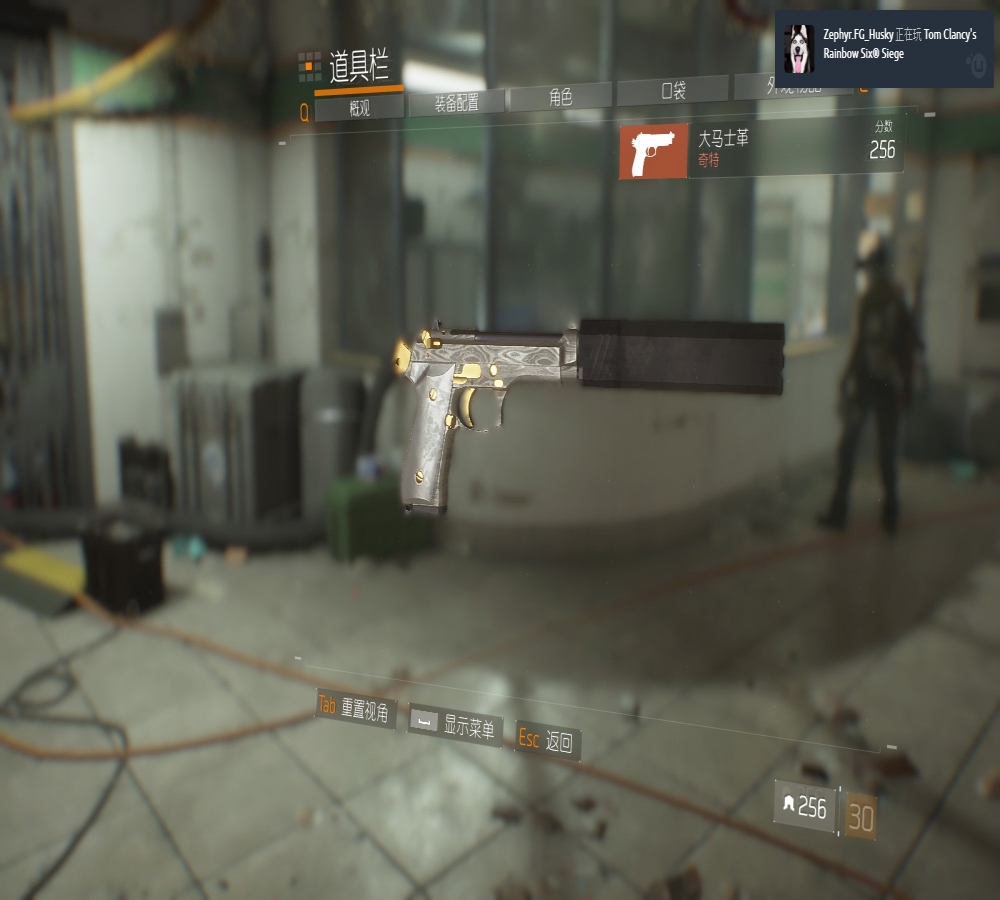Select the 角色 character tab

pyautogui.click(x=560, y=97)
